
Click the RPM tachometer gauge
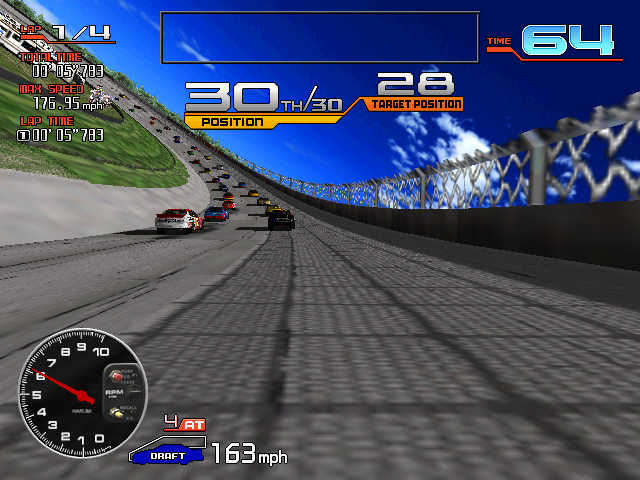click(x=82, y=389)
